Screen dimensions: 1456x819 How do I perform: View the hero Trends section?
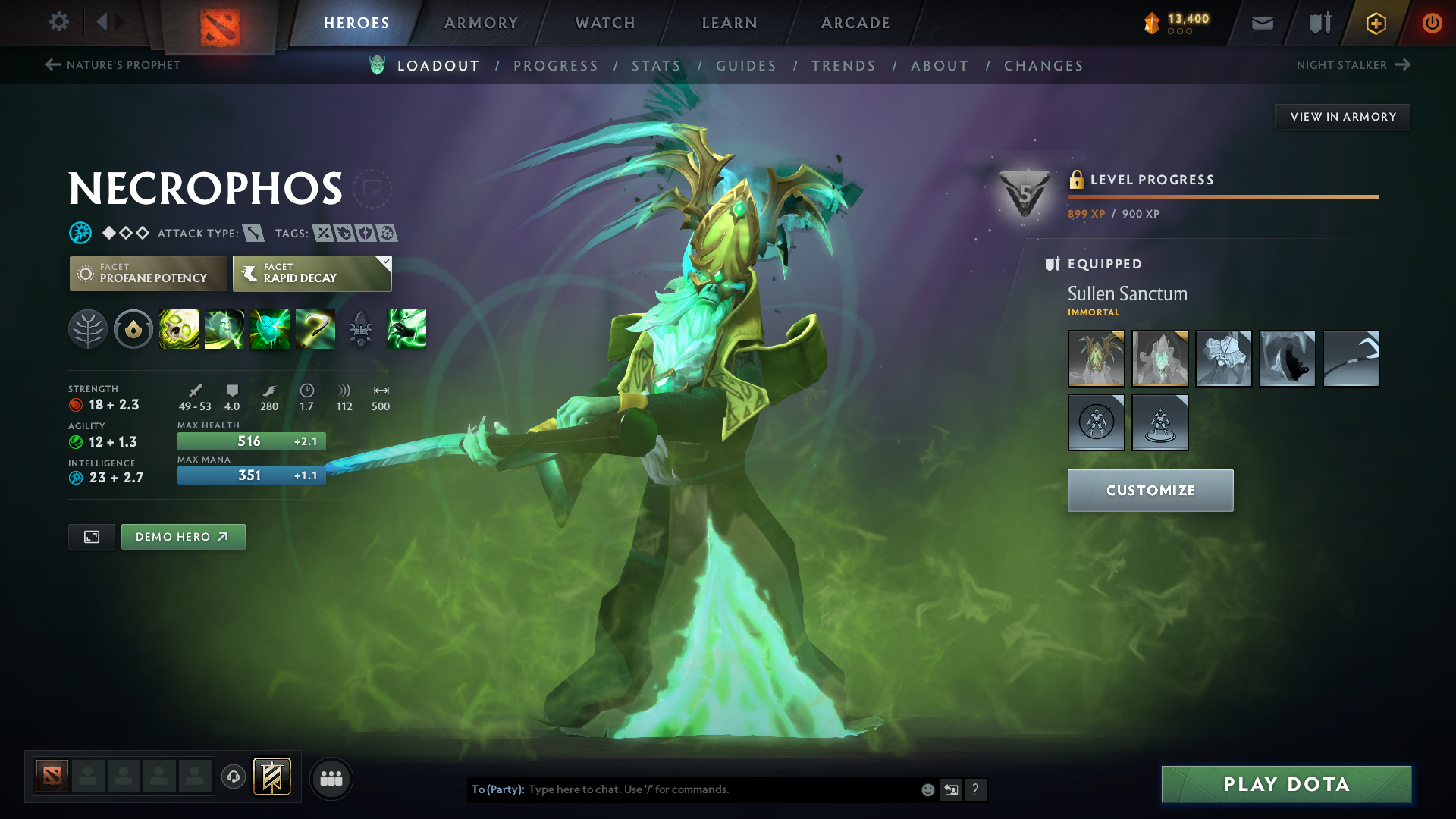[843, 66]
